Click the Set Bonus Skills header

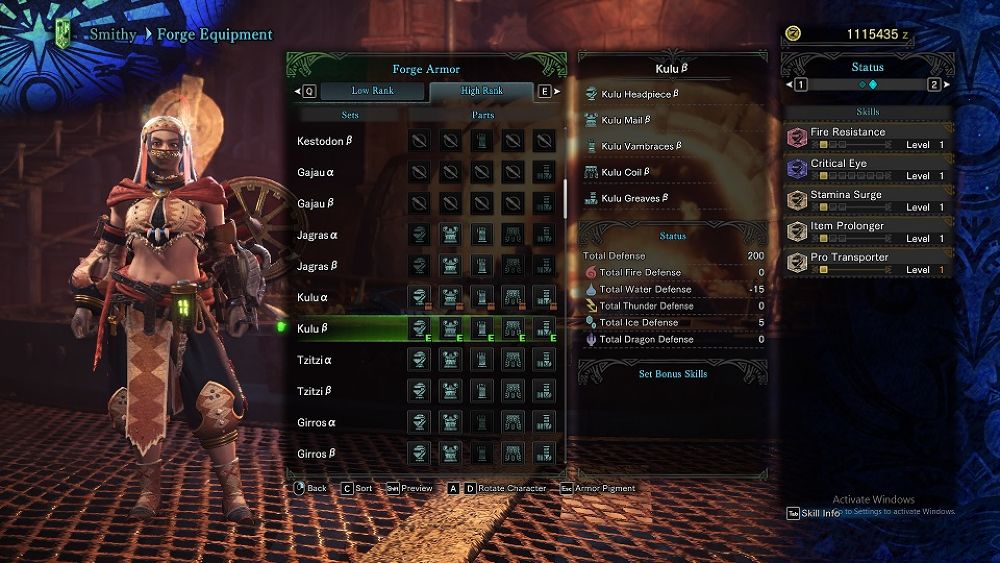coord(673,374)
